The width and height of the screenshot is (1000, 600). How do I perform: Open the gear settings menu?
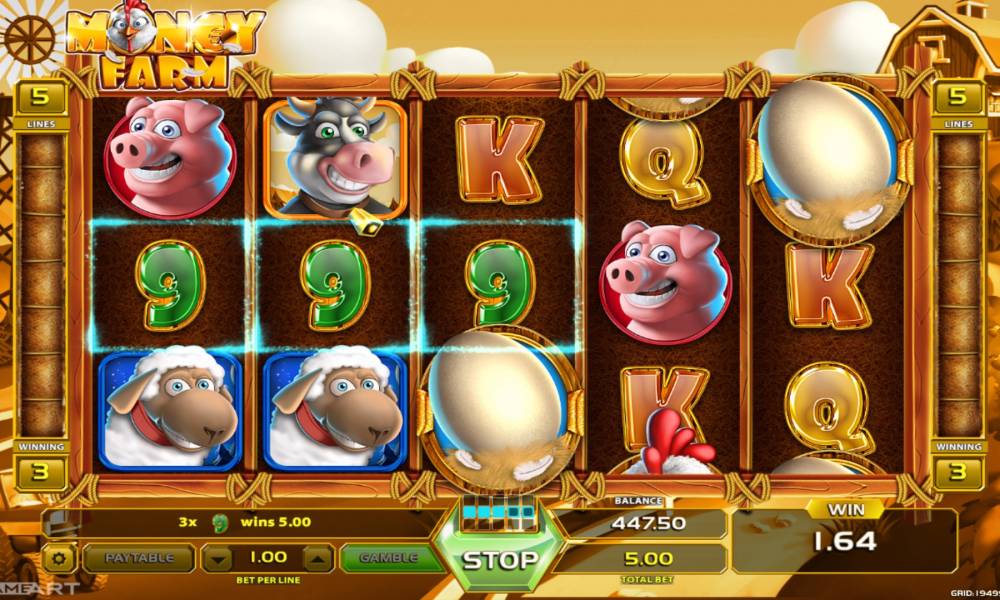pos(60,558)
